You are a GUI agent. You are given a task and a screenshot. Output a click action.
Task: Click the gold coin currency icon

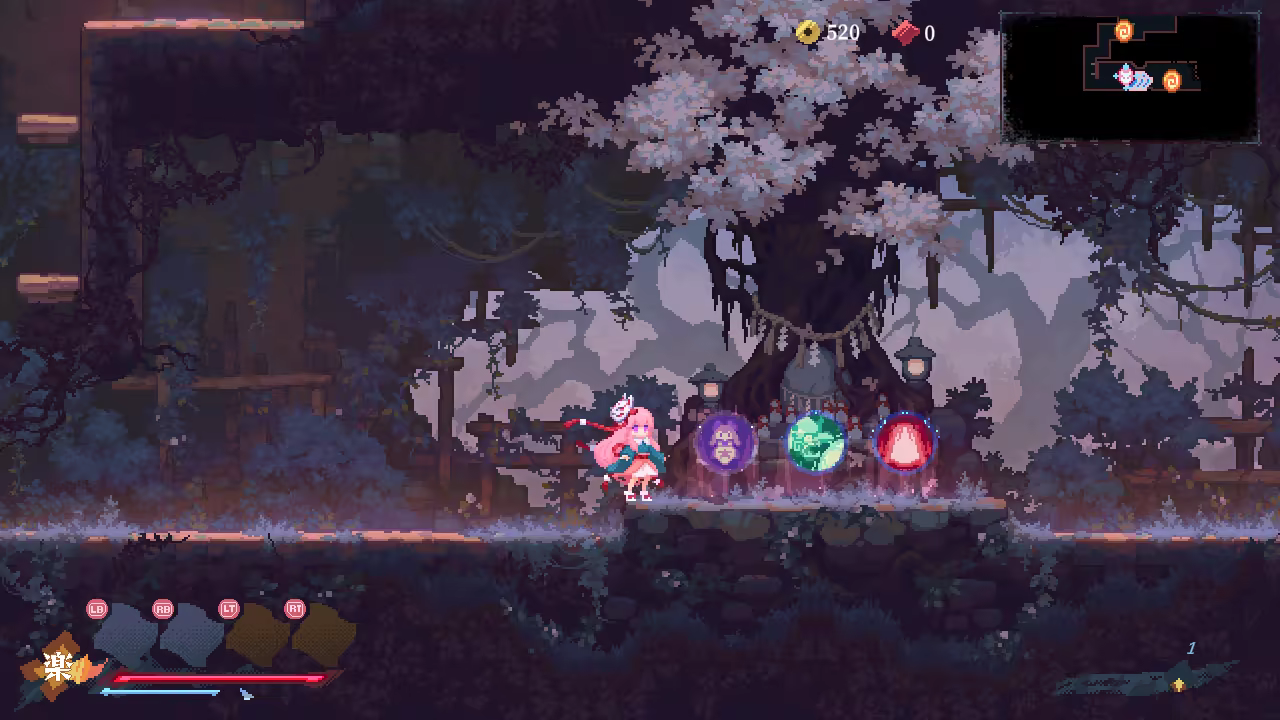coord(807,31)
